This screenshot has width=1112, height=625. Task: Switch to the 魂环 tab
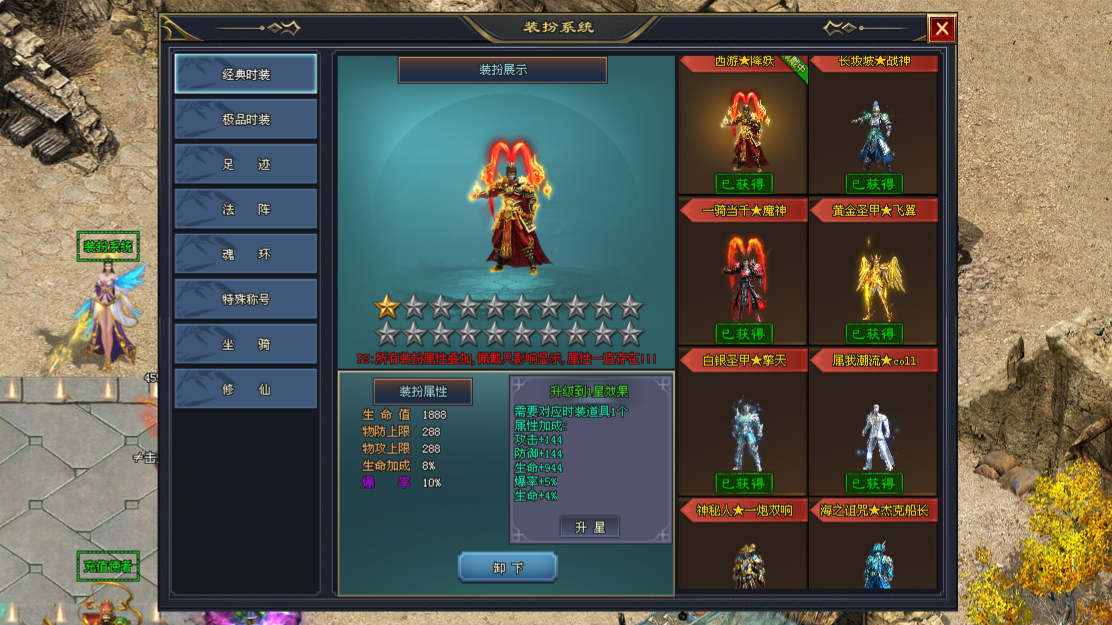point(246,254)
